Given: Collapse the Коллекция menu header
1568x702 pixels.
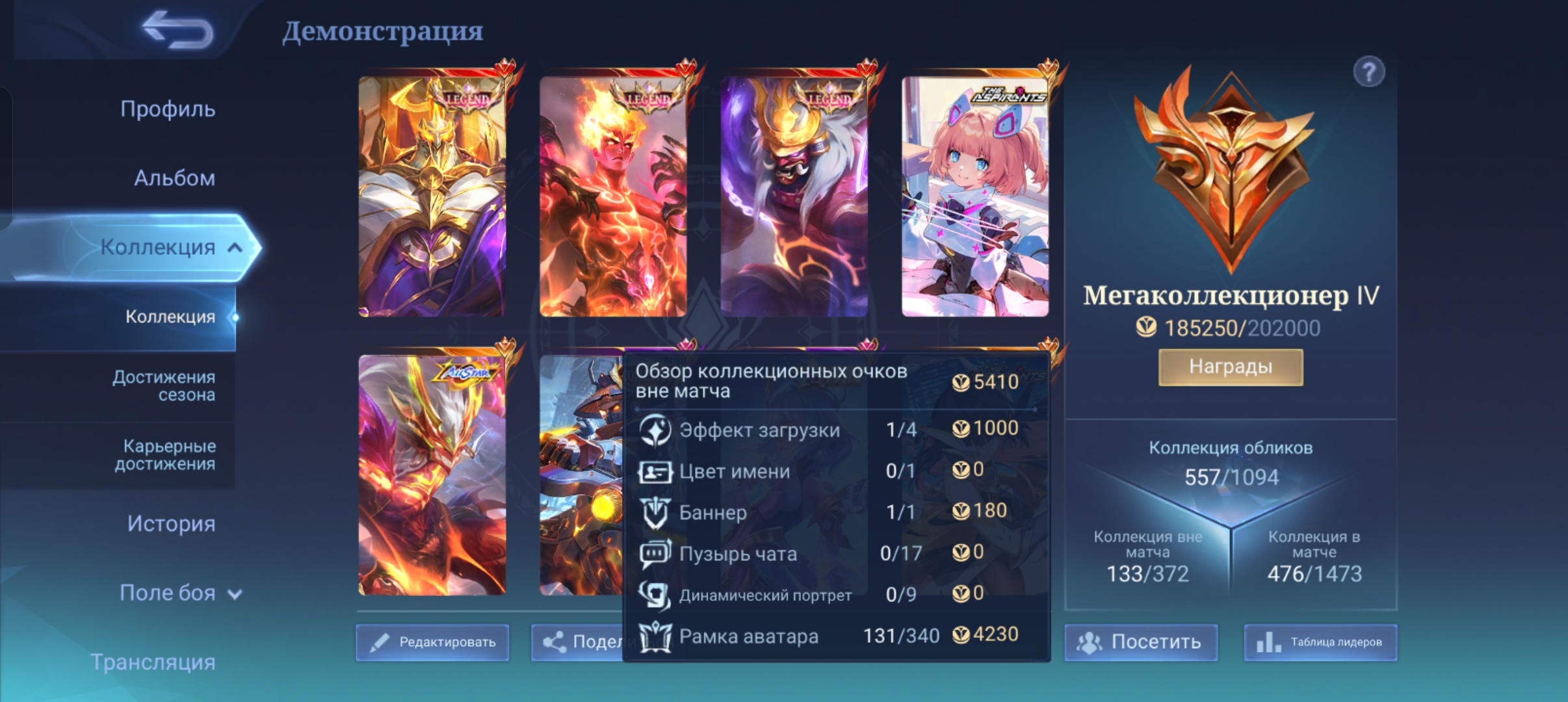Looking at the screenshot, I should pos(235,248).
